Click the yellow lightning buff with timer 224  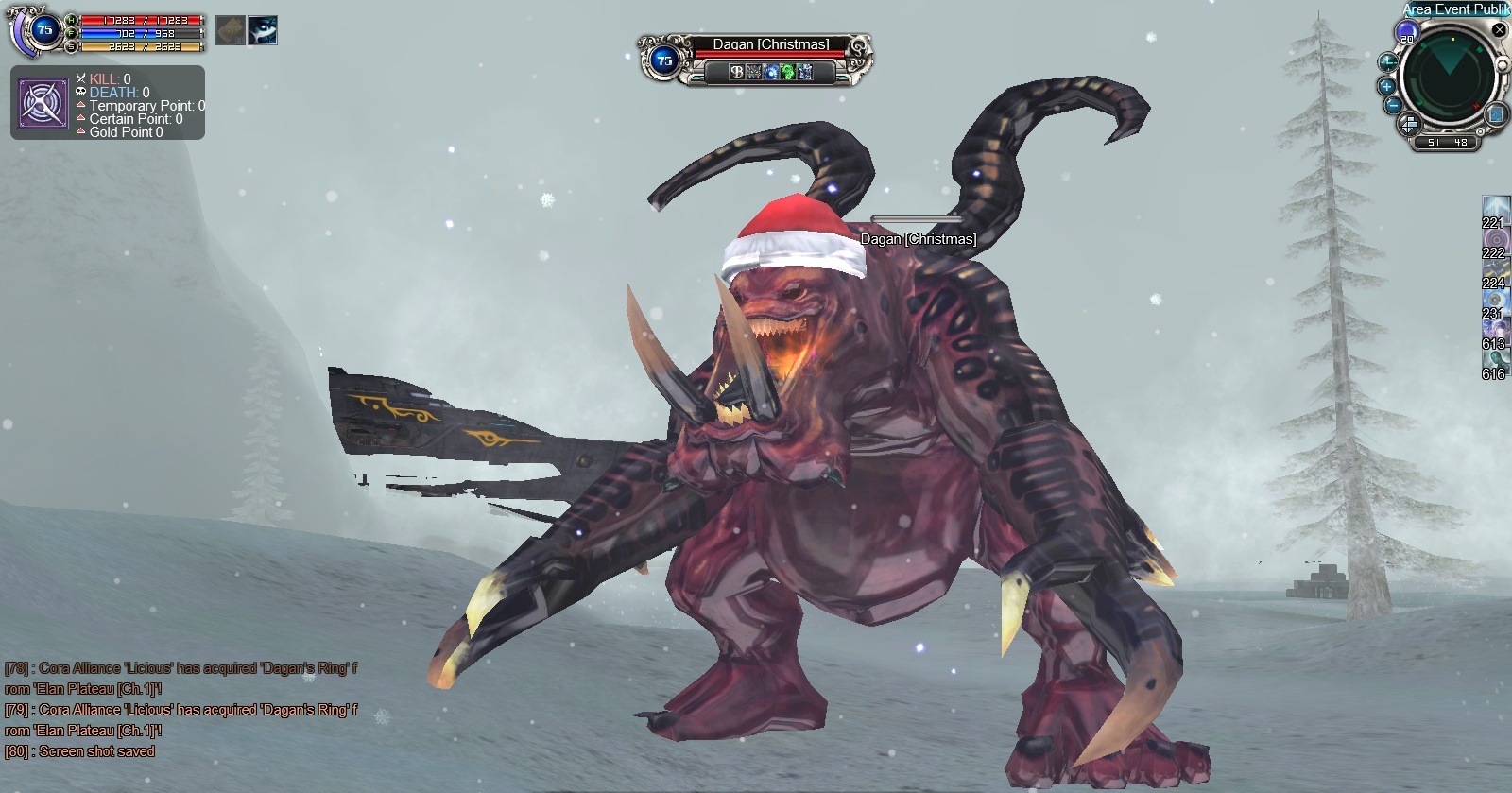pyautogui.click(x=1495, y=267)
